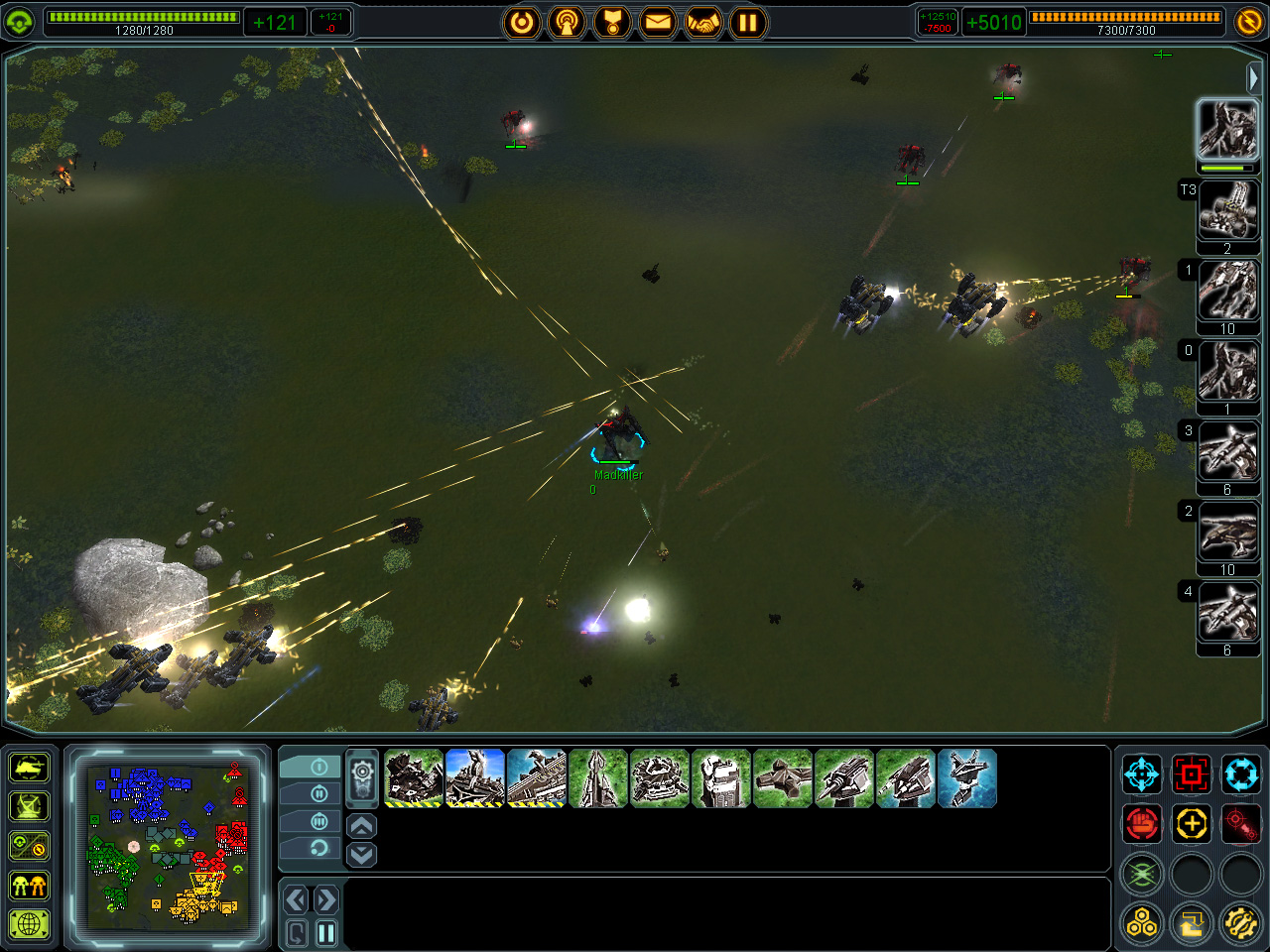The height and width of the screenshot is (952, 1270).
Task: Select control group 2 with 10 aircraft
Action: (x=1227, y=533)
